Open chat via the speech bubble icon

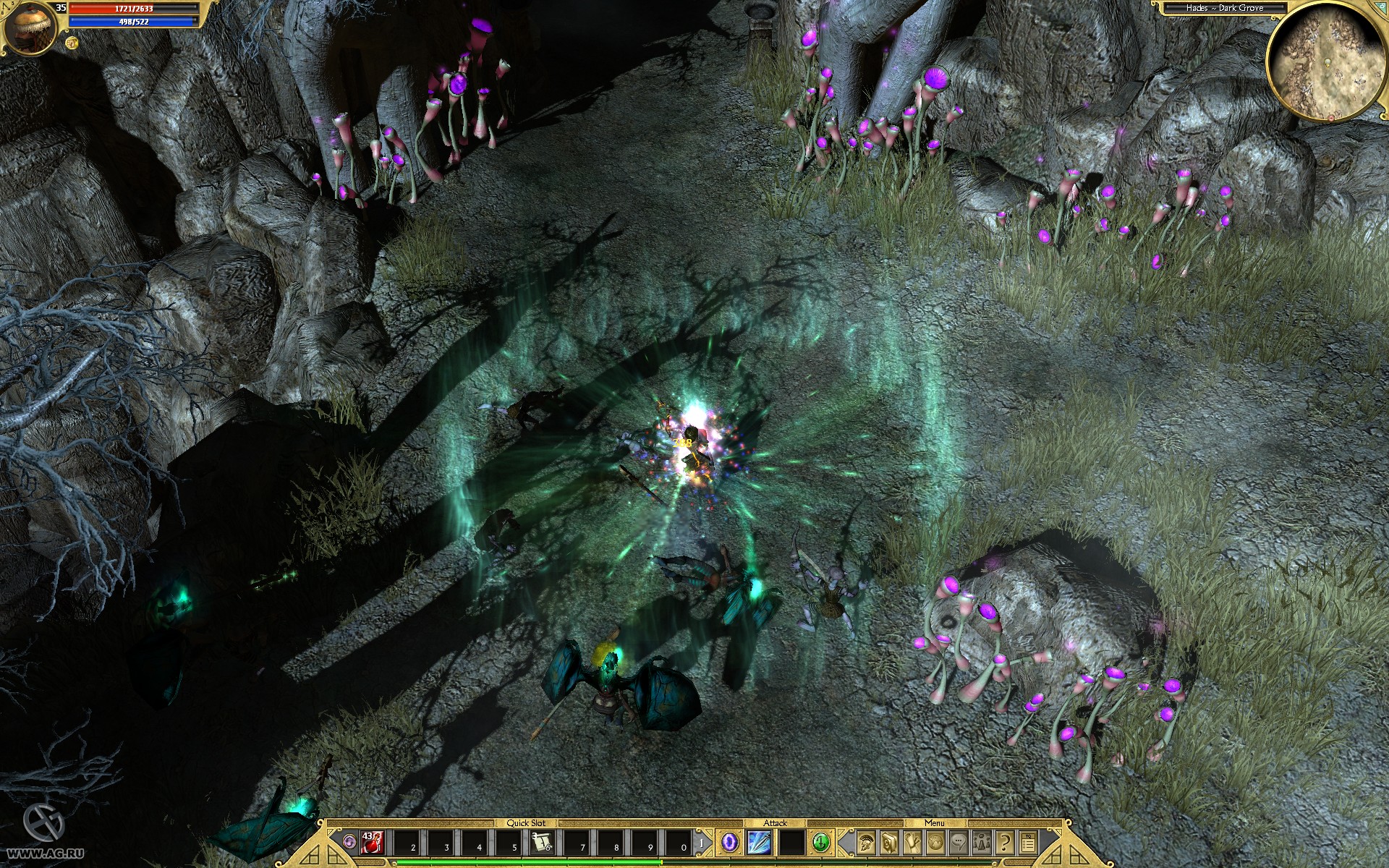click(x=959, y=843)
